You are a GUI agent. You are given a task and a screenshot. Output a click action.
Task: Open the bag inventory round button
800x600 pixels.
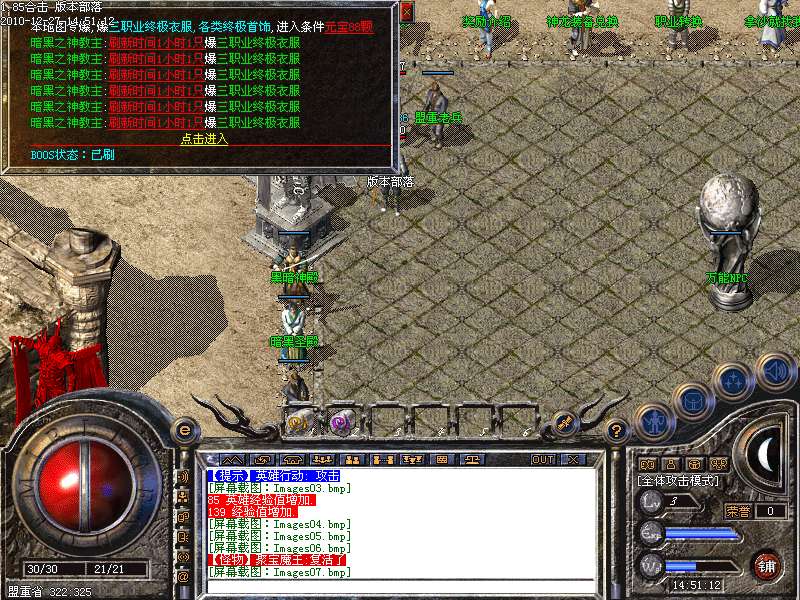[x=692, y=401]
